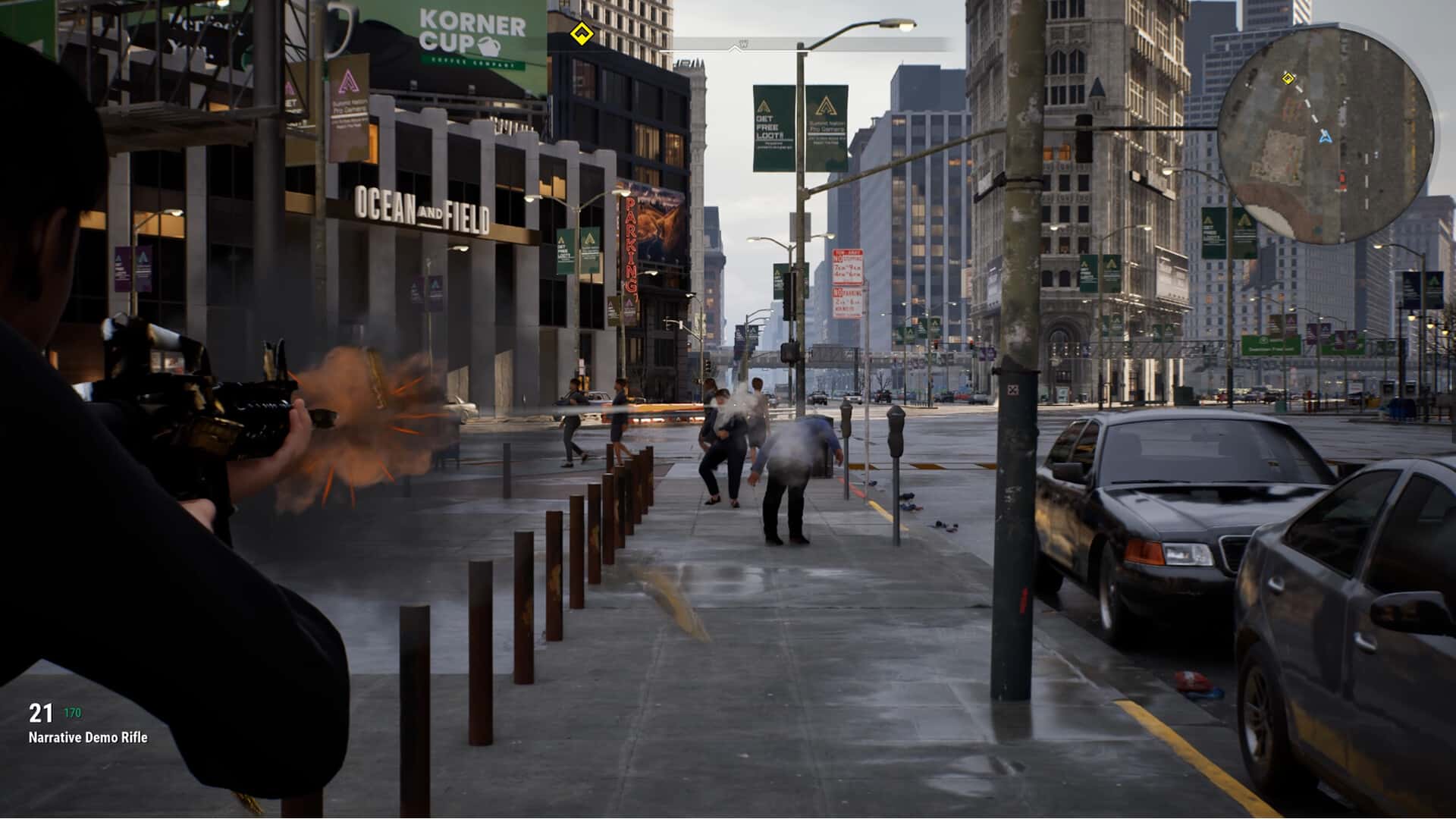Open the circular minimap
Screen dimensions: 1456x819
click(1326, 134)
